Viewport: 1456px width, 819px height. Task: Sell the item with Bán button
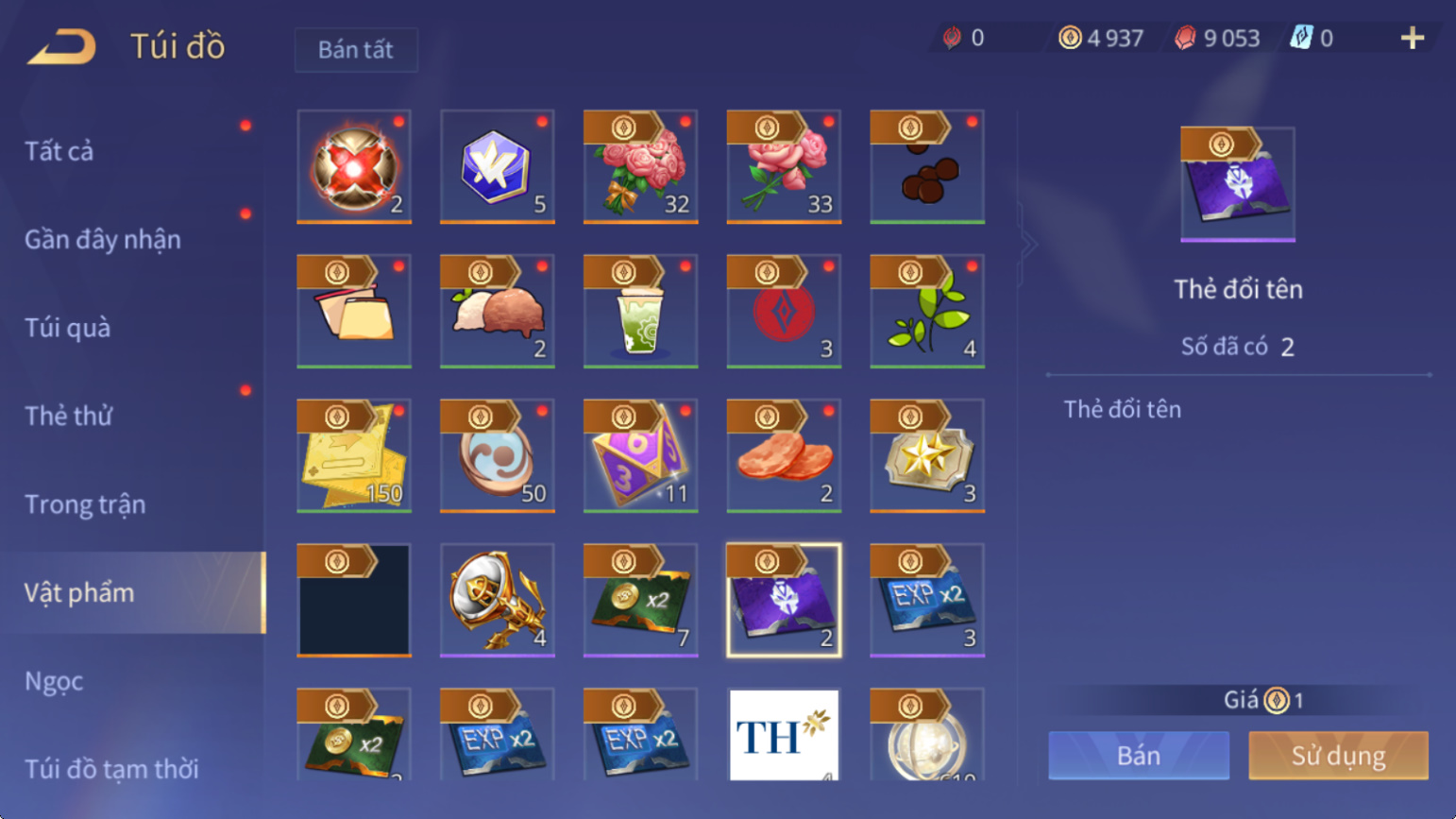point(1139,755)
